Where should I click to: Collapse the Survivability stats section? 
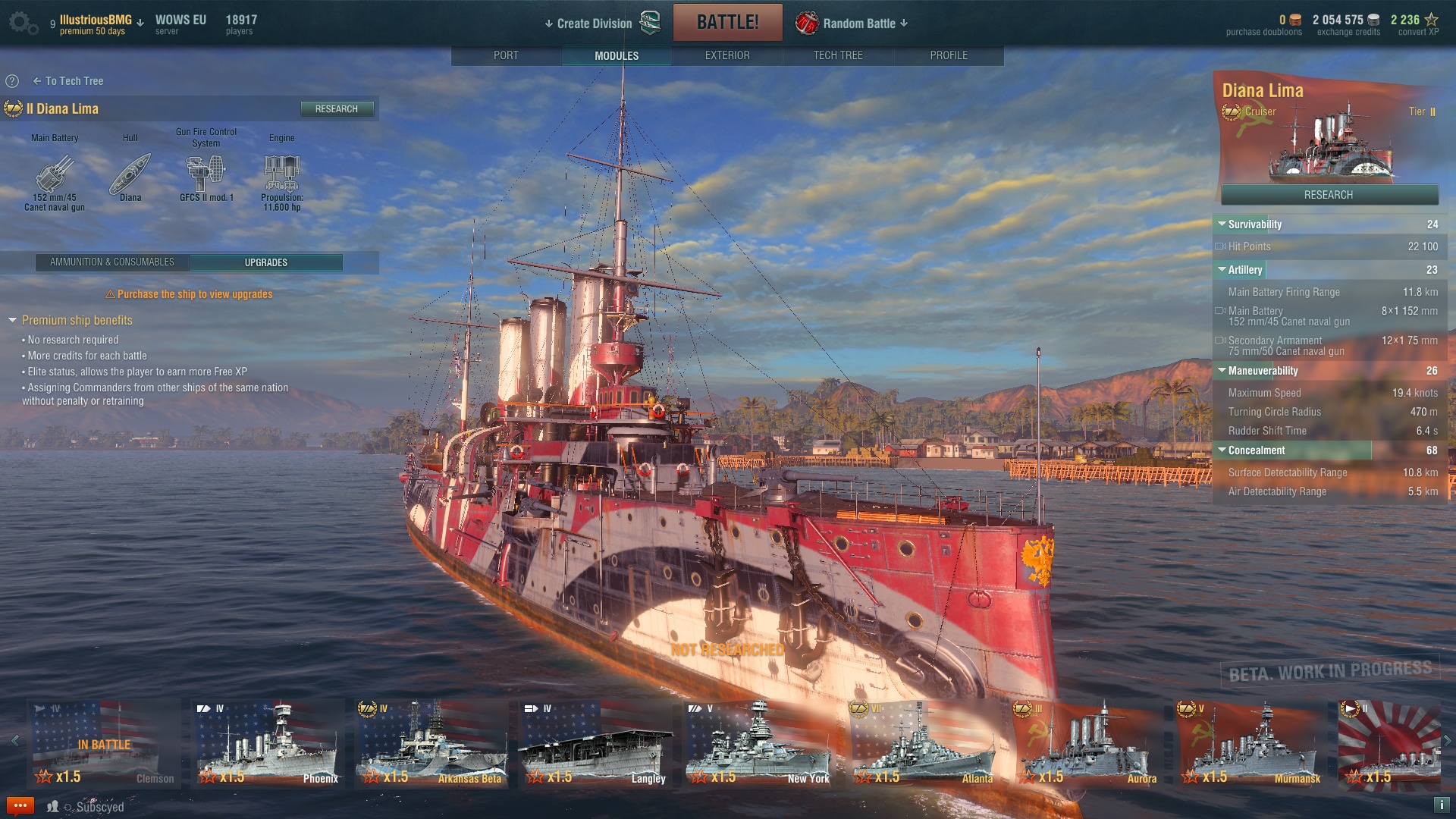[1222, 224]
